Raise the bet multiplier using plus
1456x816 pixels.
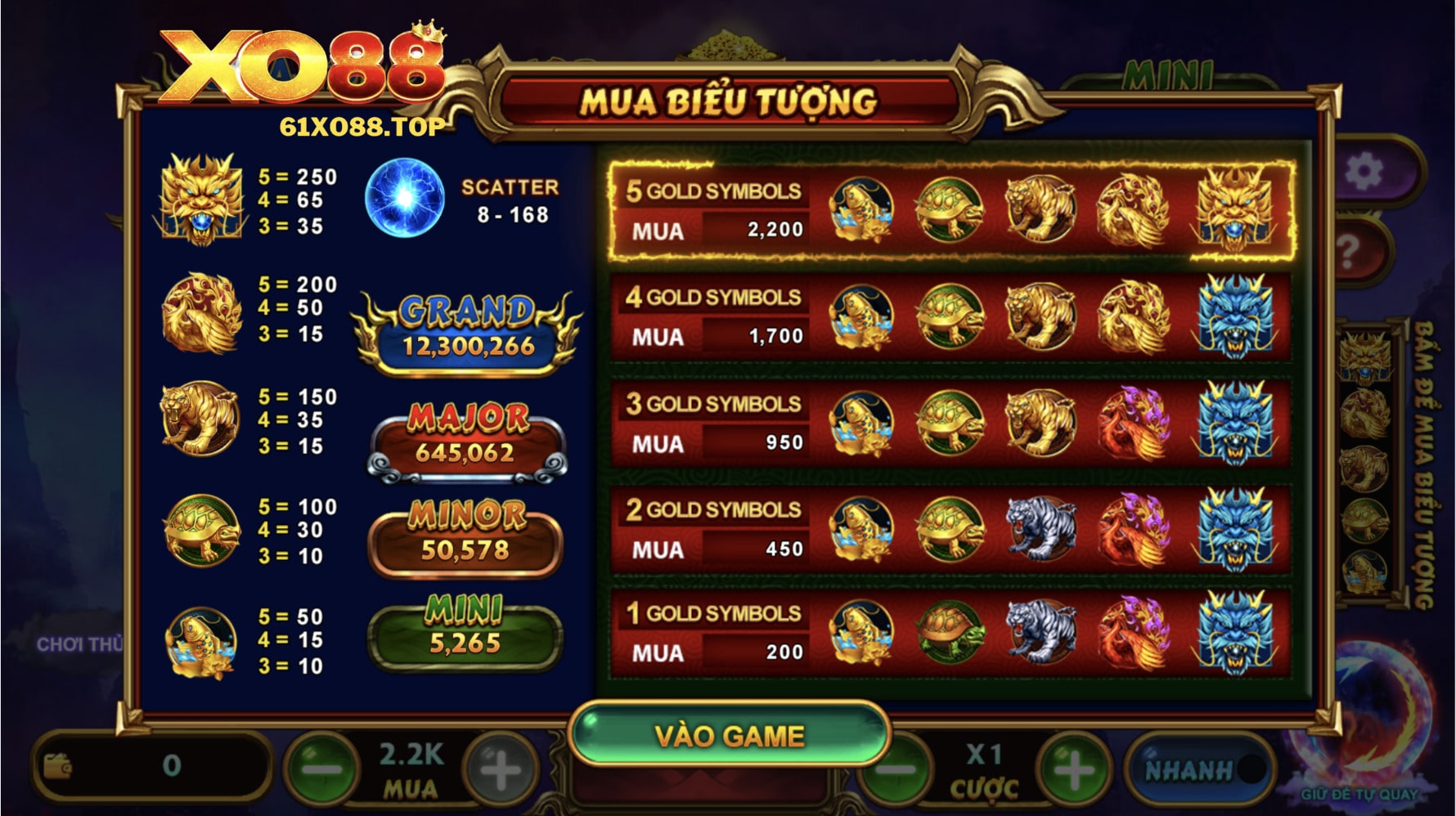pyautogui.click(x=1073, y=770)
